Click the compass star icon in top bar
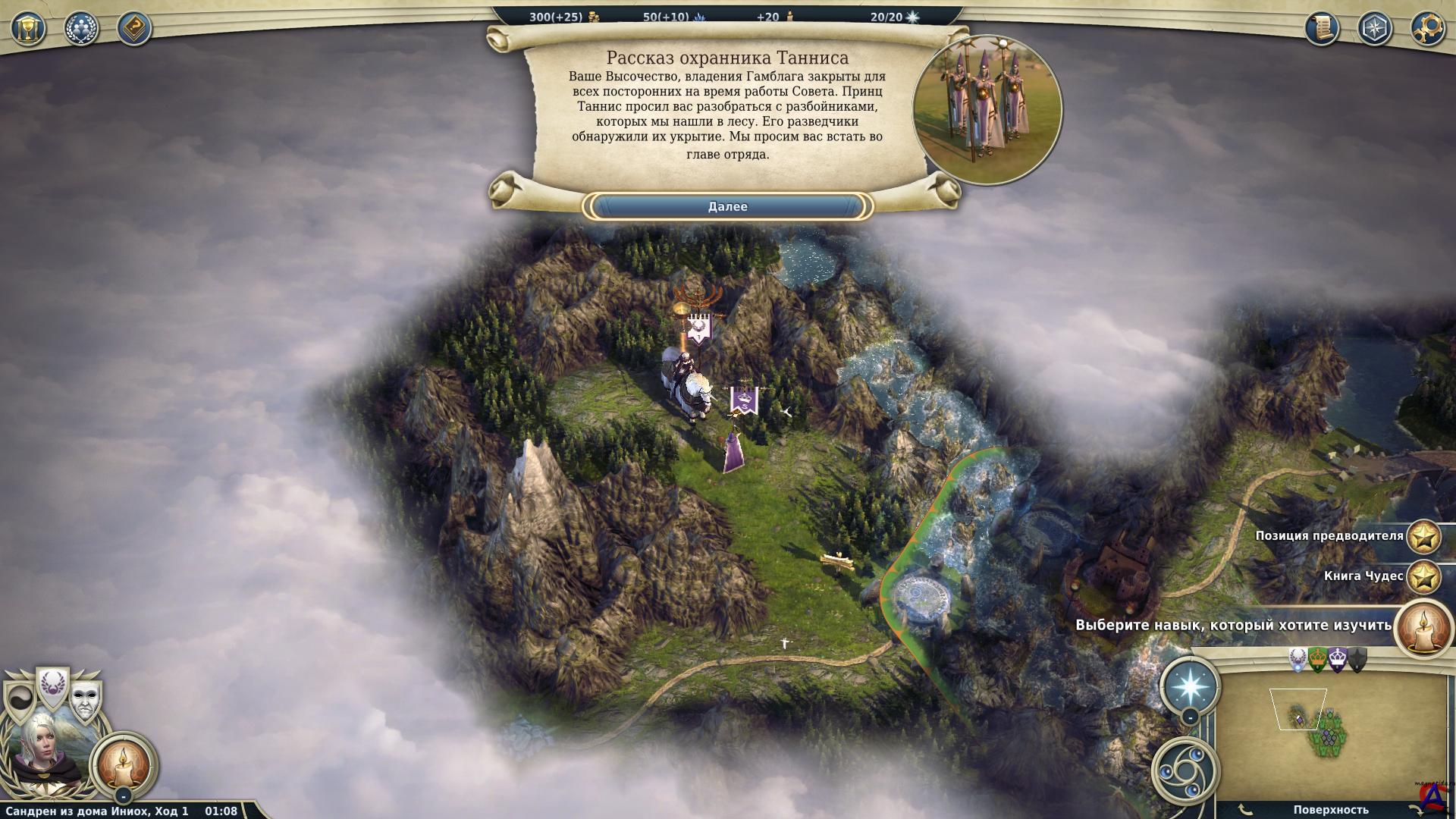The height and width of the screenshot is (819, 1456). coord(1375,29)
